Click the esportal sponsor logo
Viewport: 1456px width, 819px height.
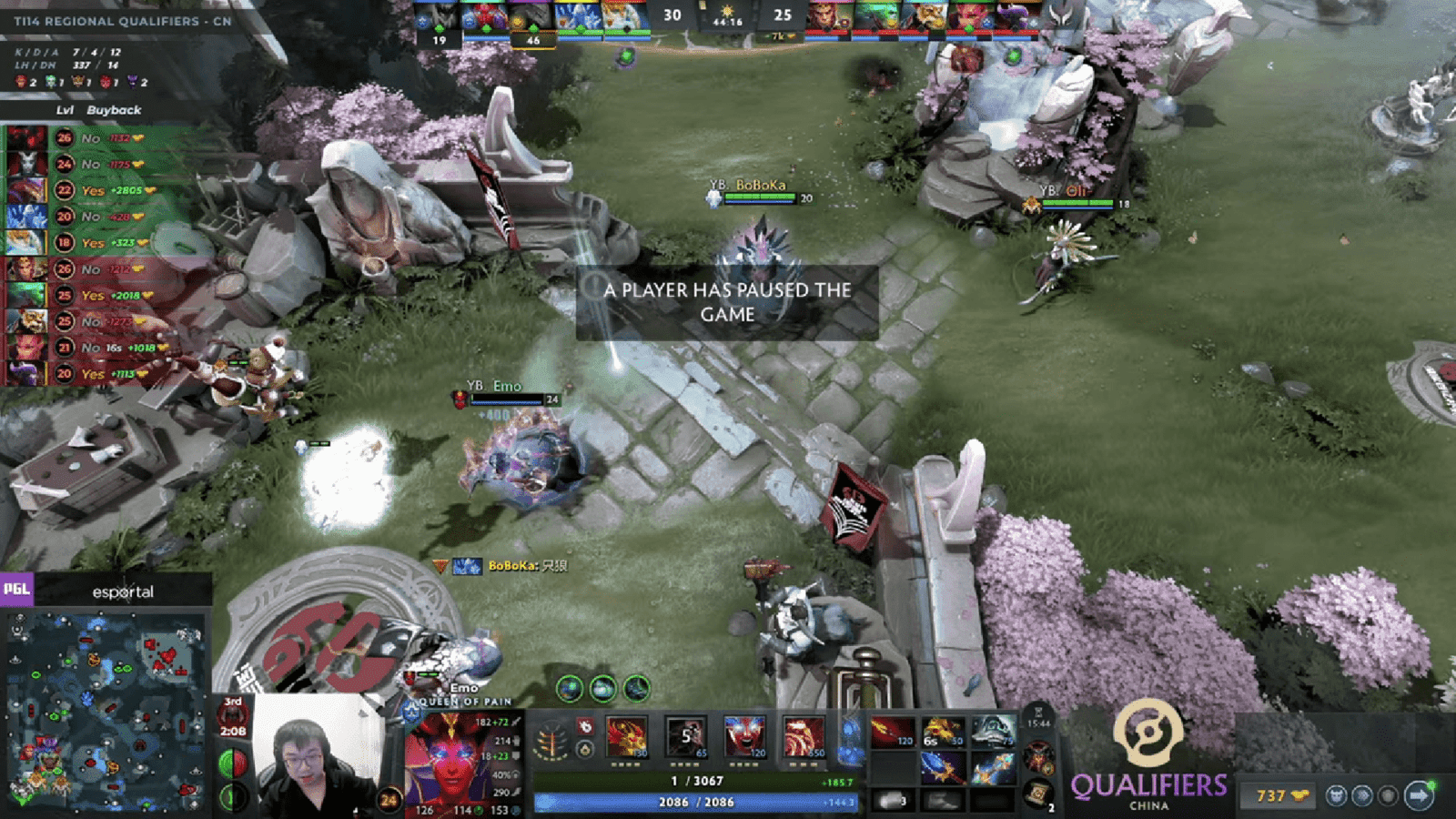(123, 591)
